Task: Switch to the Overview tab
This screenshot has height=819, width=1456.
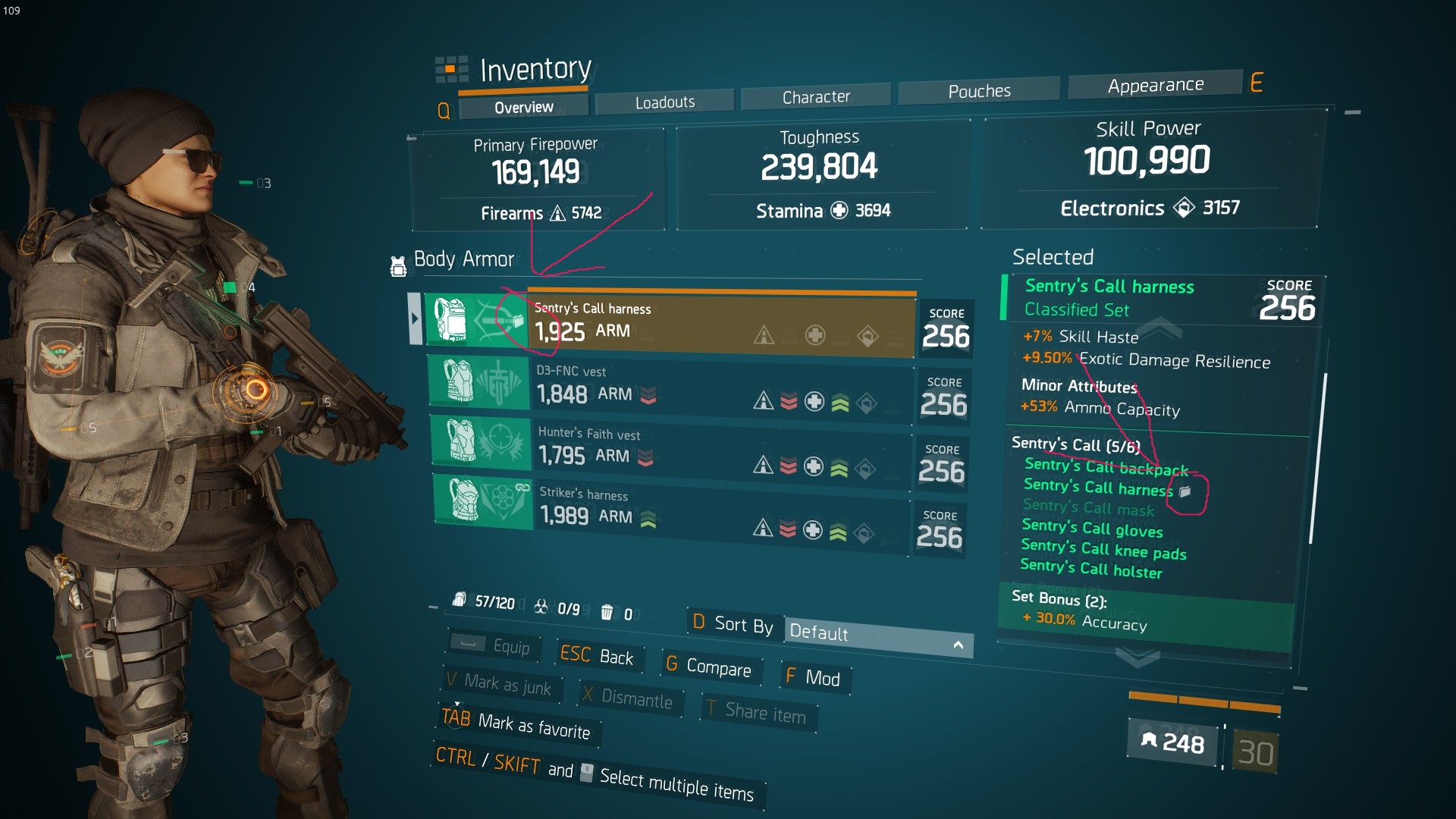Action: point(523,108)
